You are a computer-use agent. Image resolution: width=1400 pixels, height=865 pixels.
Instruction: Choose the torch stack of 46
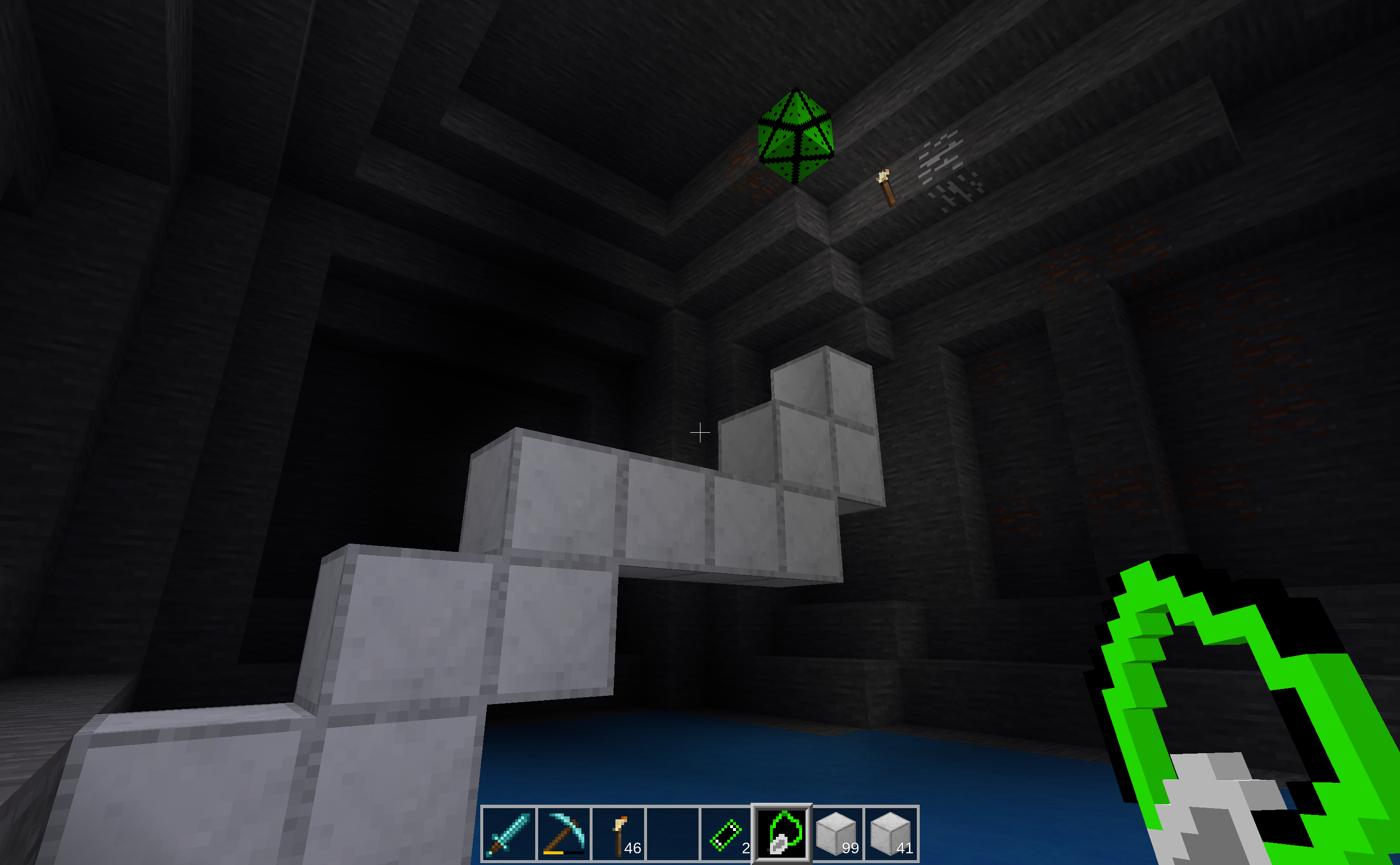pyautogui.click(x=618, y=833)
